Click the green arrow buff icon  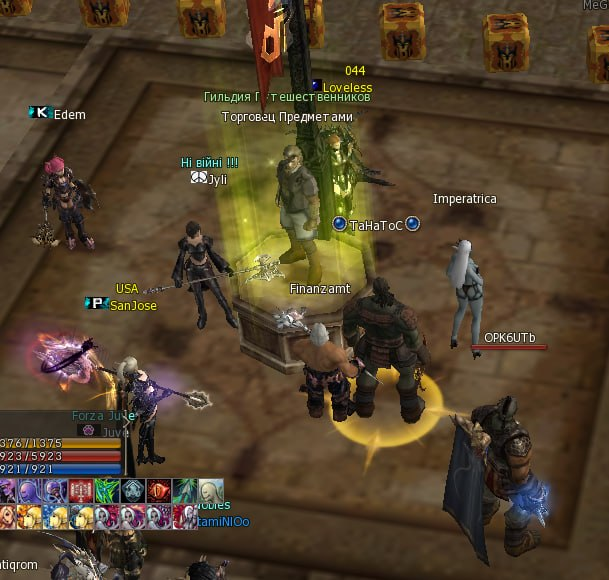183,491
